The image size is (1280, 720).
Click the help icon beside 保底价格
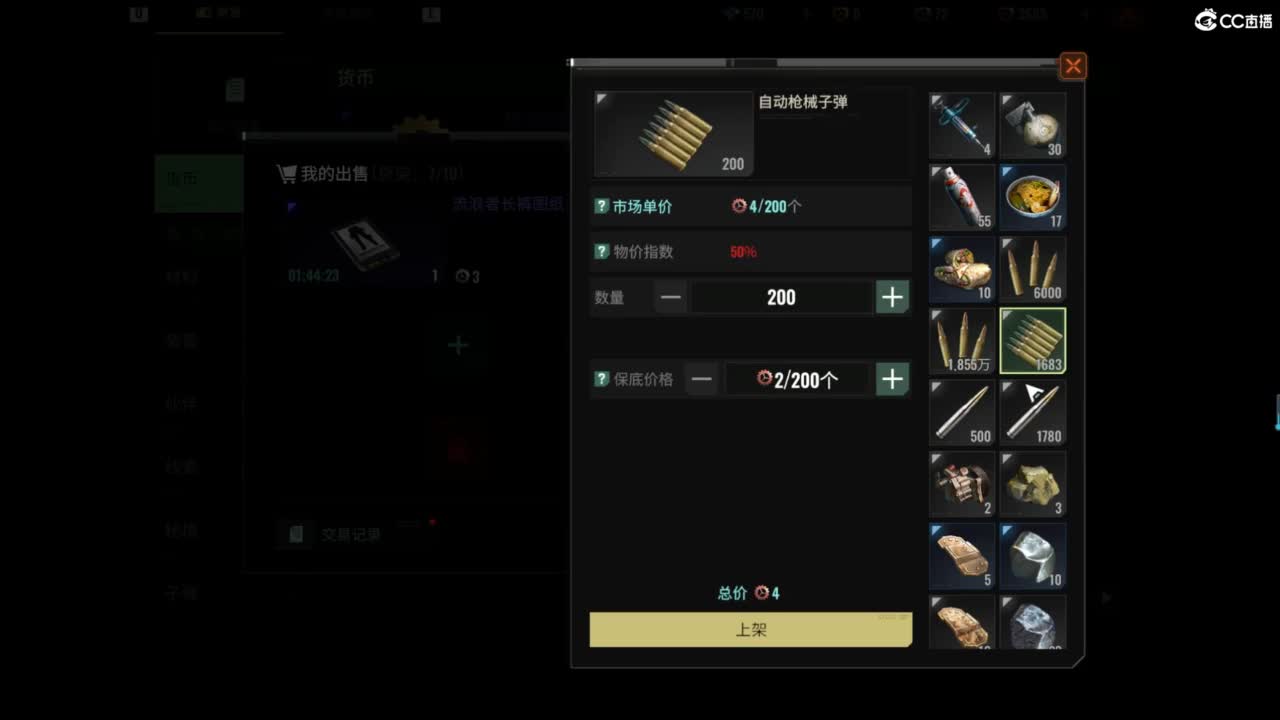pyautogui.click(x=599, y=379)
